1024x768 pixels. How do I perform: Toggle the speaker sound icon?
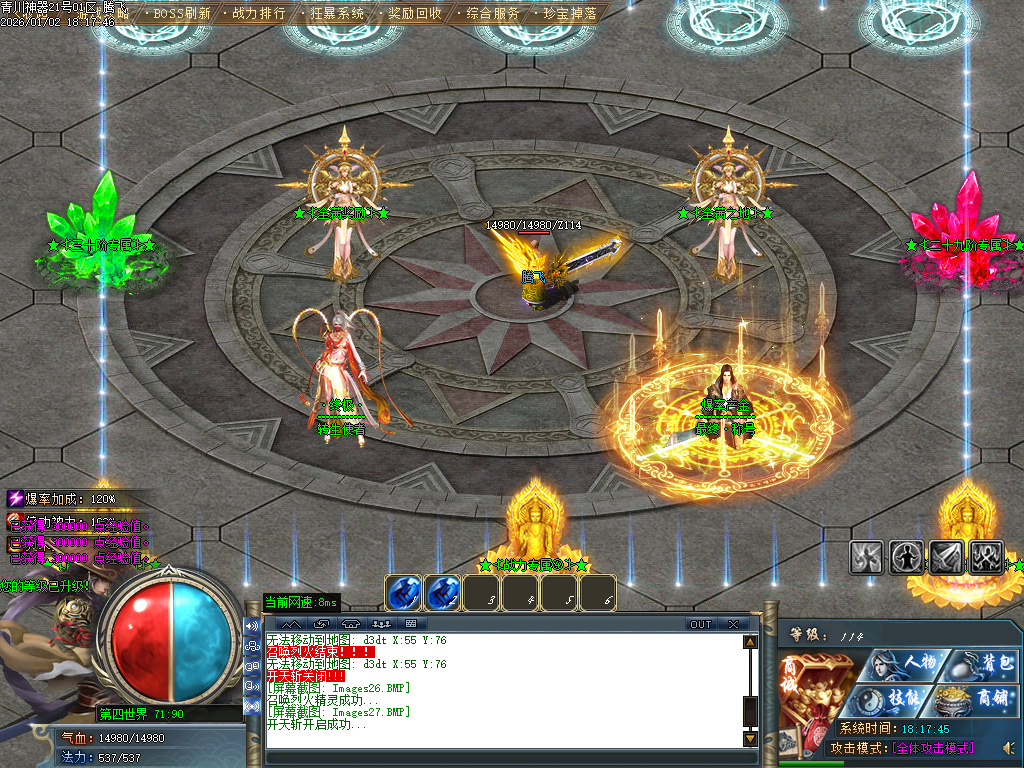1008,748
